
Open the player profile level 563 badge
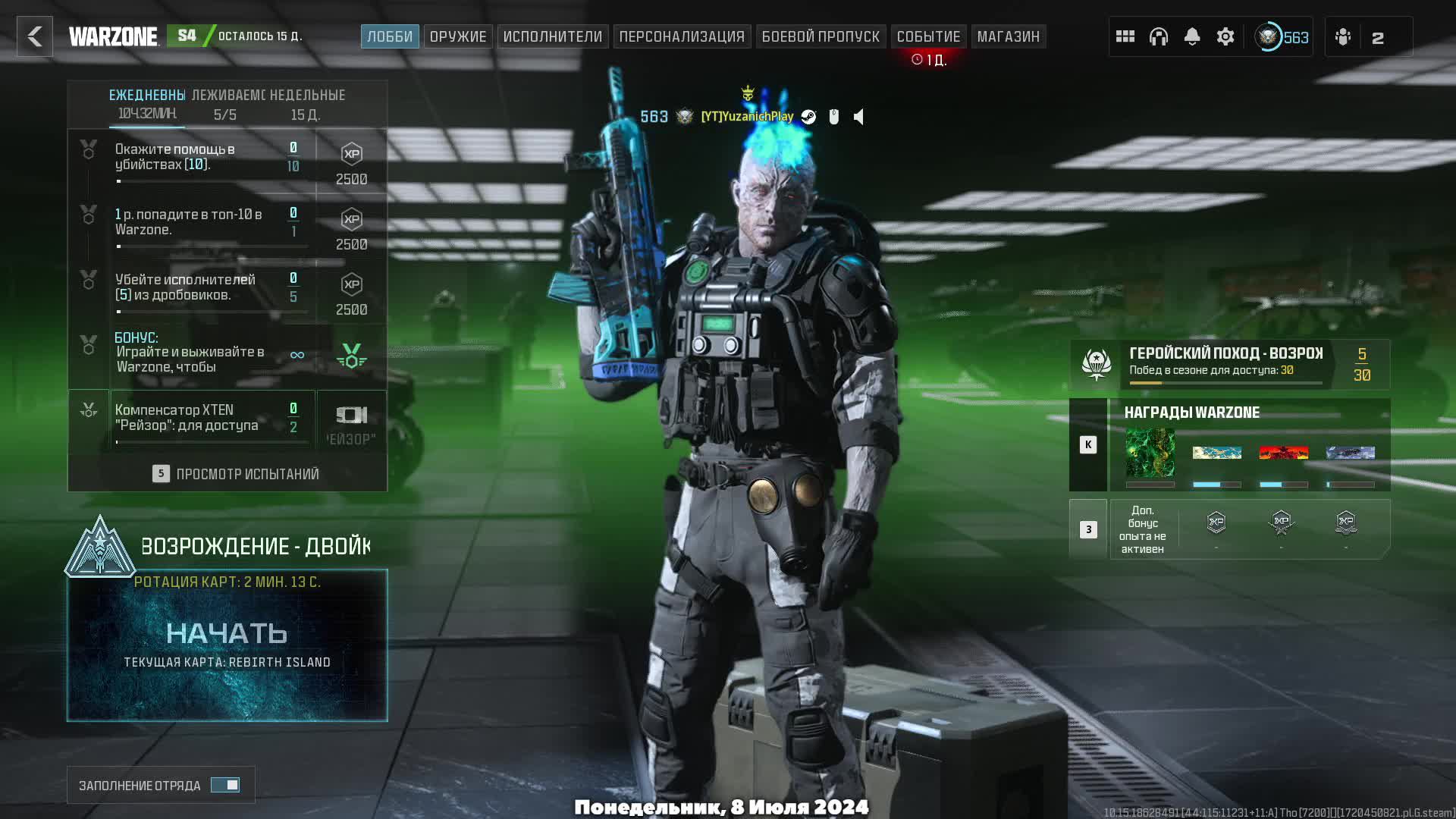point(1282,36)
